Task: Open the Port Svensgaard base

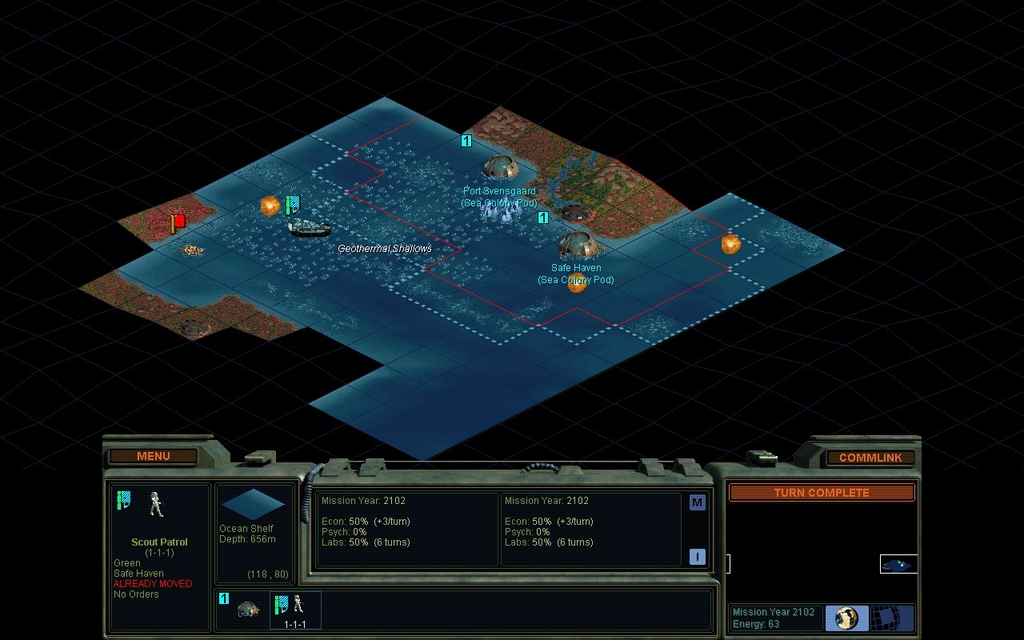Action: point(499,167)
